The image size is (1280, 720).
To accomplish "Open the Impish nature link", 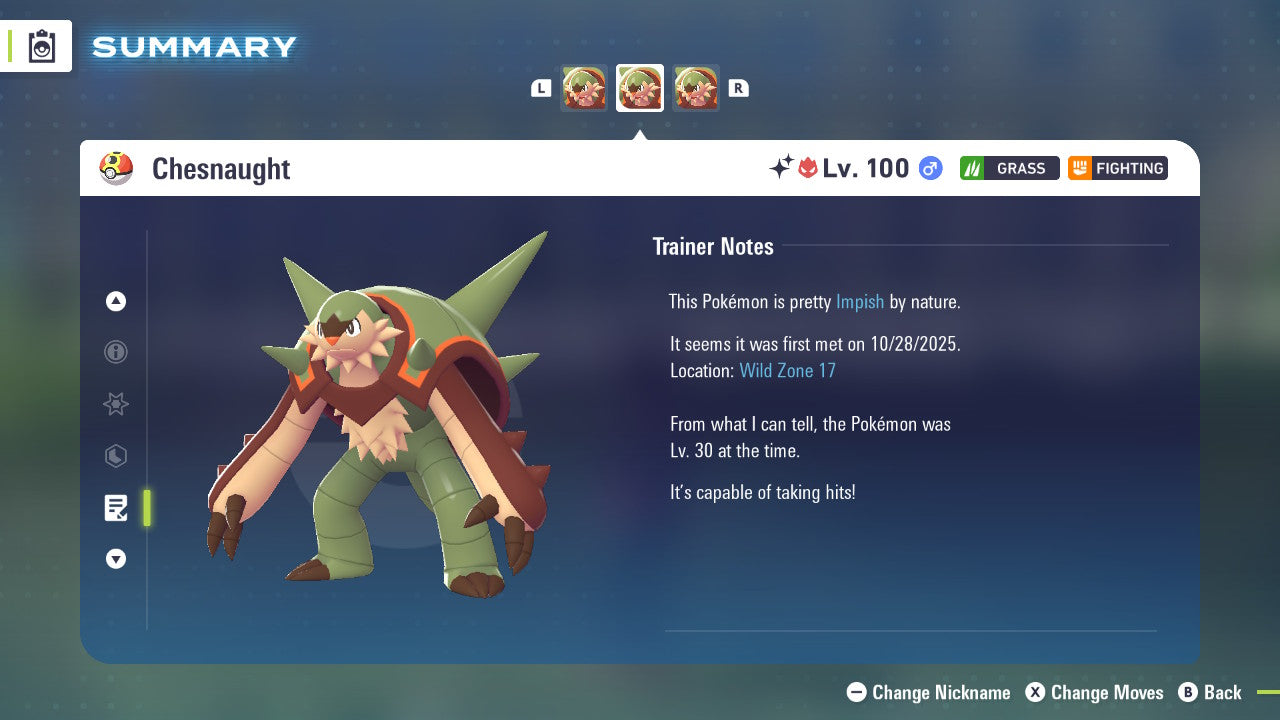I will coord(860,301).
